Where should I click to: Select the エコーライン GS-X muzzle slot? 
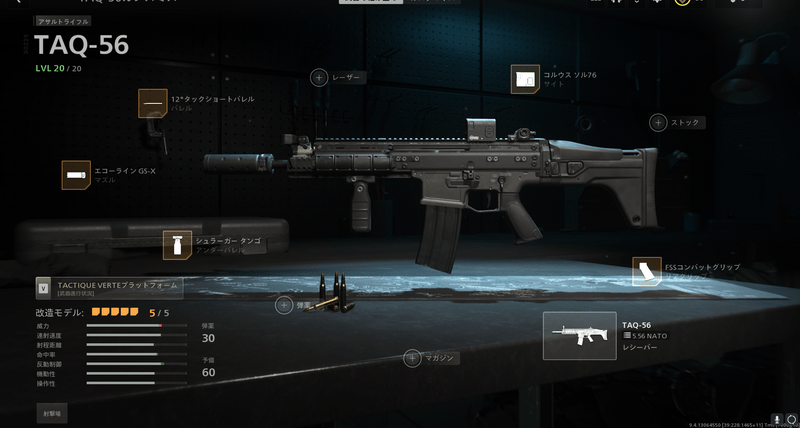click(76, 174)
